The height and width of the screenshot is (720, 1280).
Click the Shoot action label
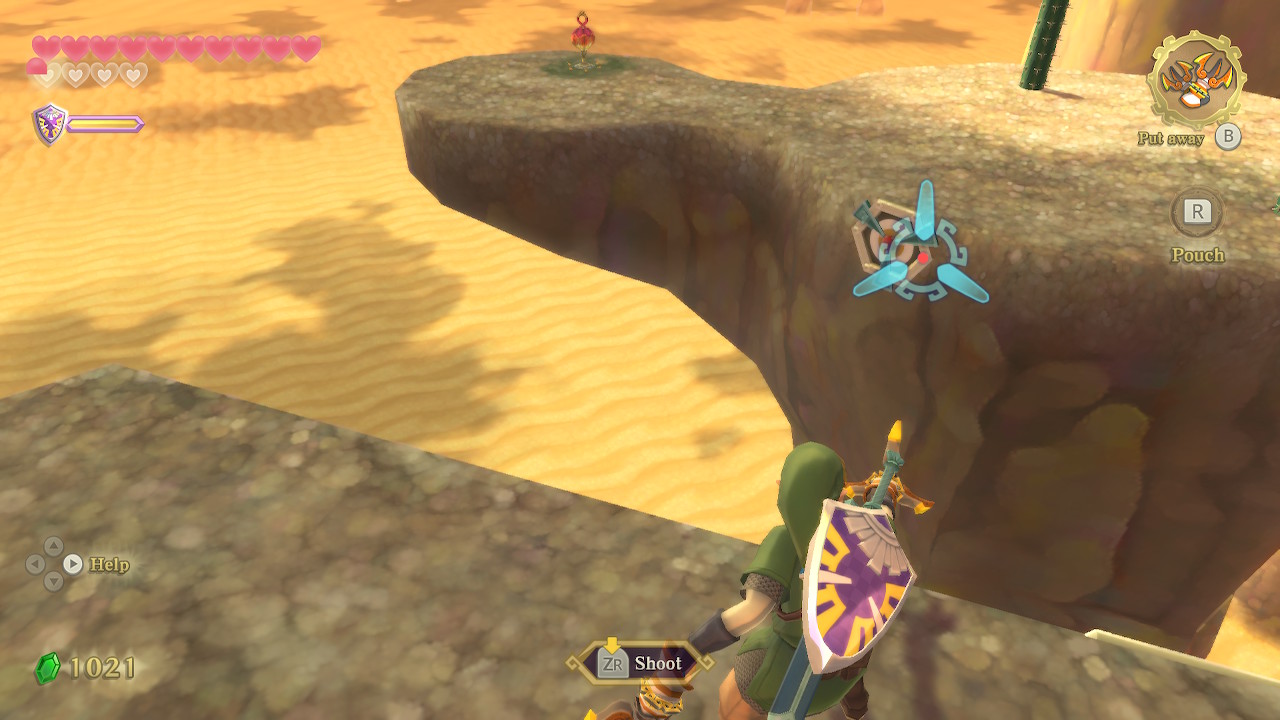click(657, 663)
